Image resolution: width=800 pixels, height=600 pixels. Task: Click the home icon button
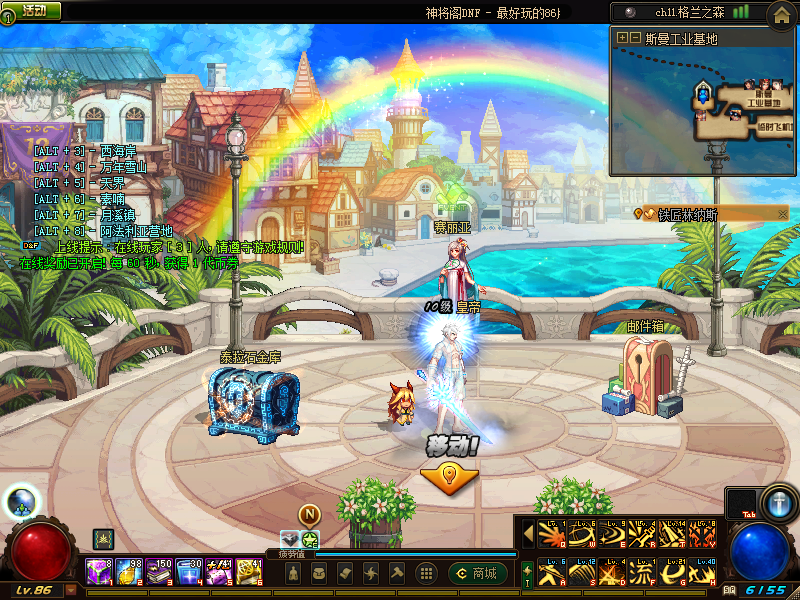point(782,14)
